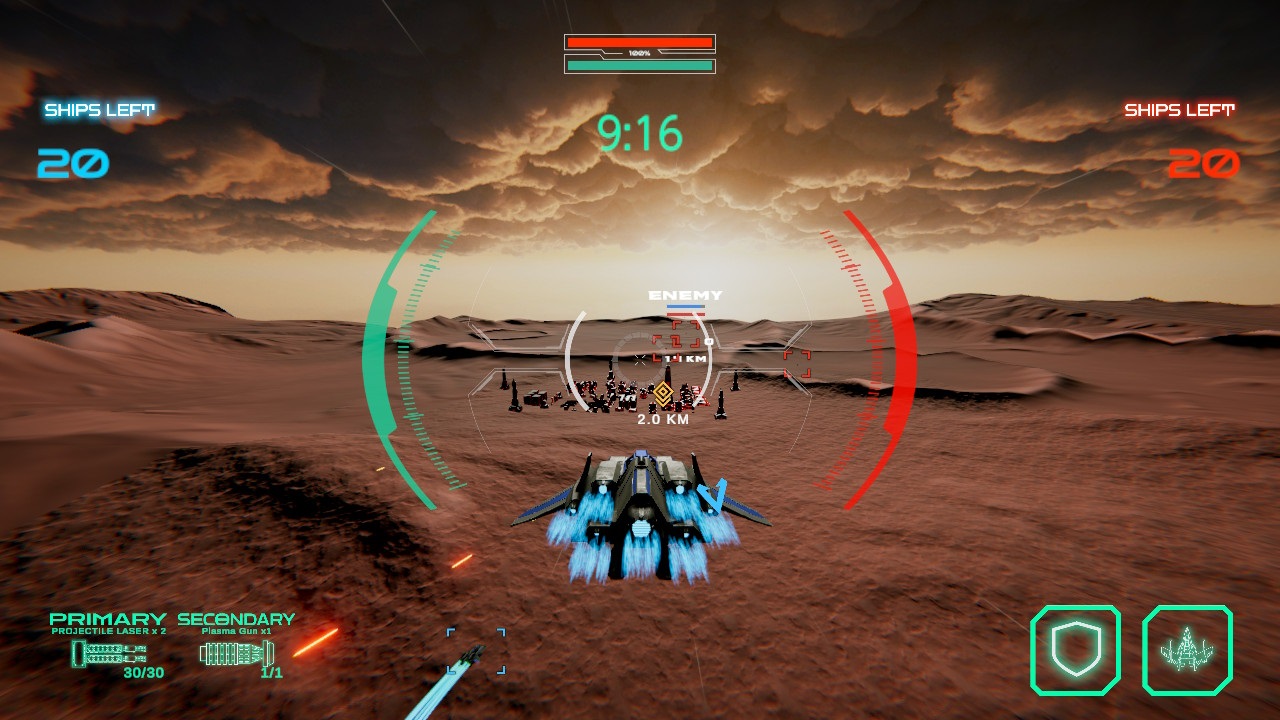Click the 9:16 match timer
The image size is (1280, 720).
[x=640, y=130]
